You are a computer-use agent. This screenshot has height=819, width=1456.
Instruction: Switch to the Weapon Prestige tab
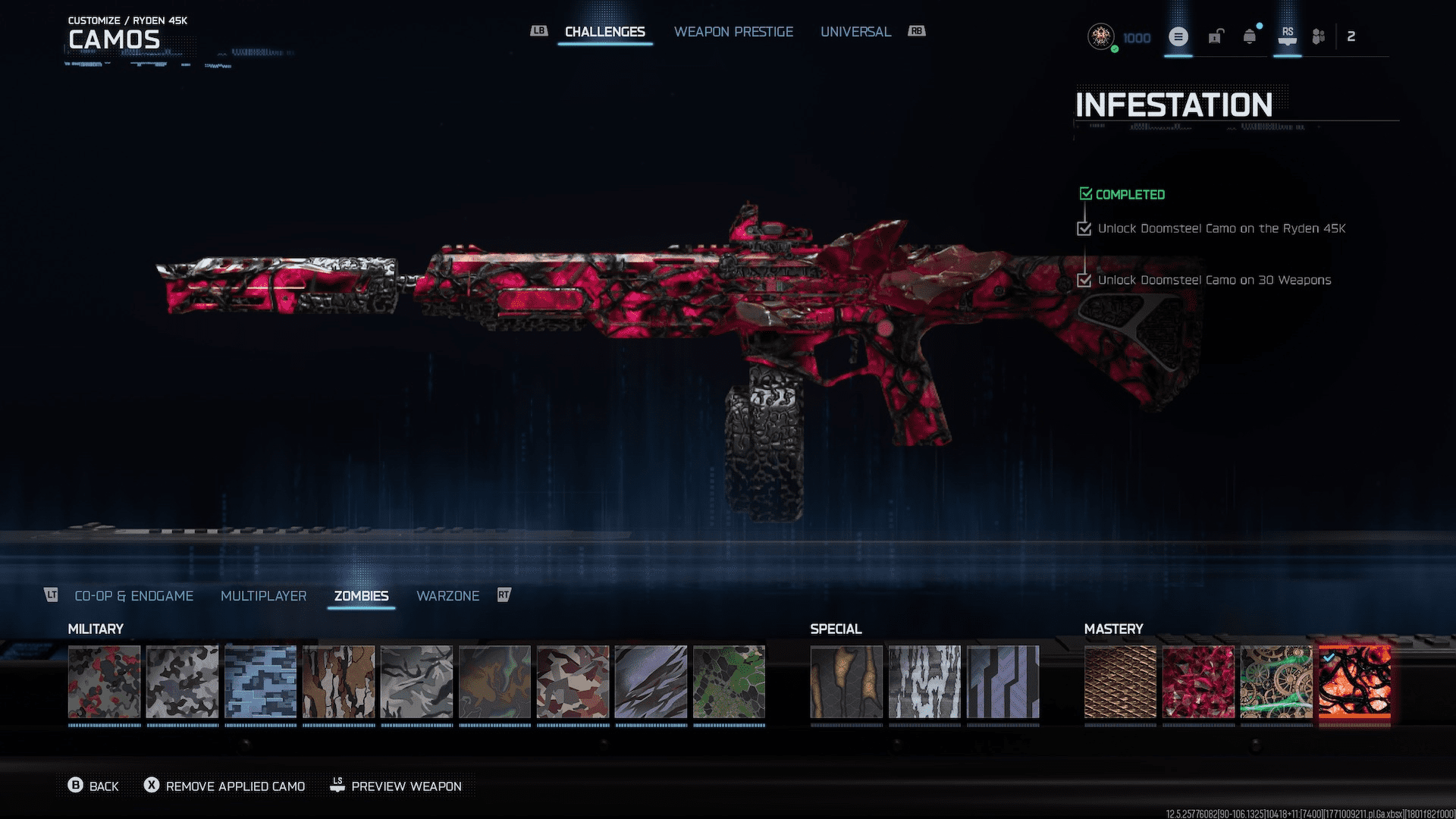[733, 32]
